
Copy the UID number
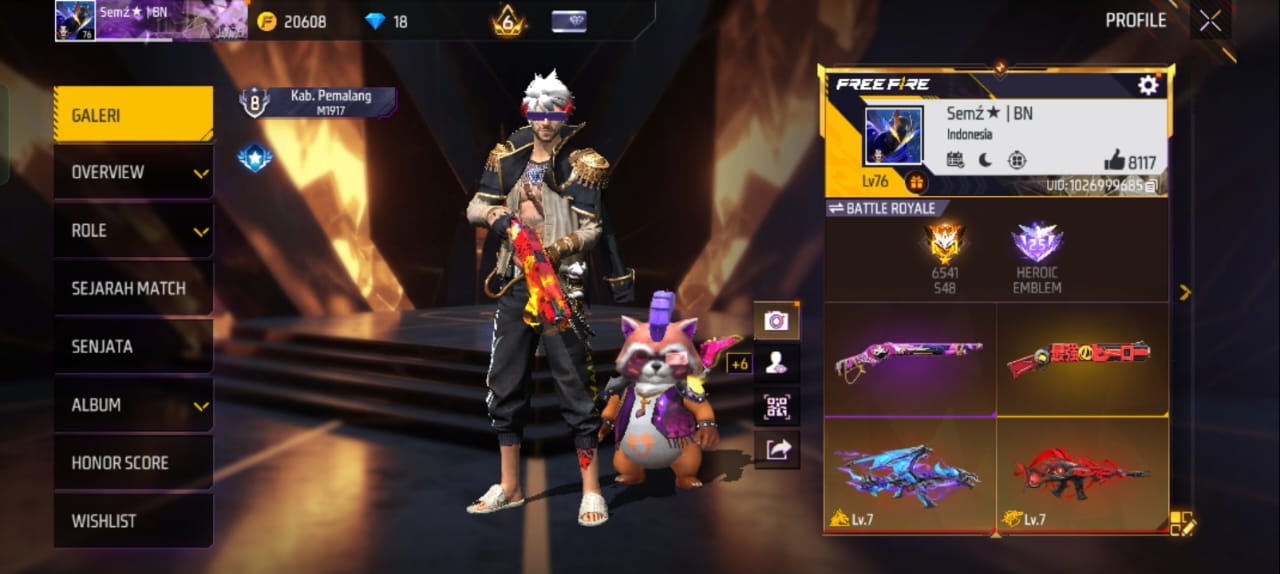point(1152,185)
